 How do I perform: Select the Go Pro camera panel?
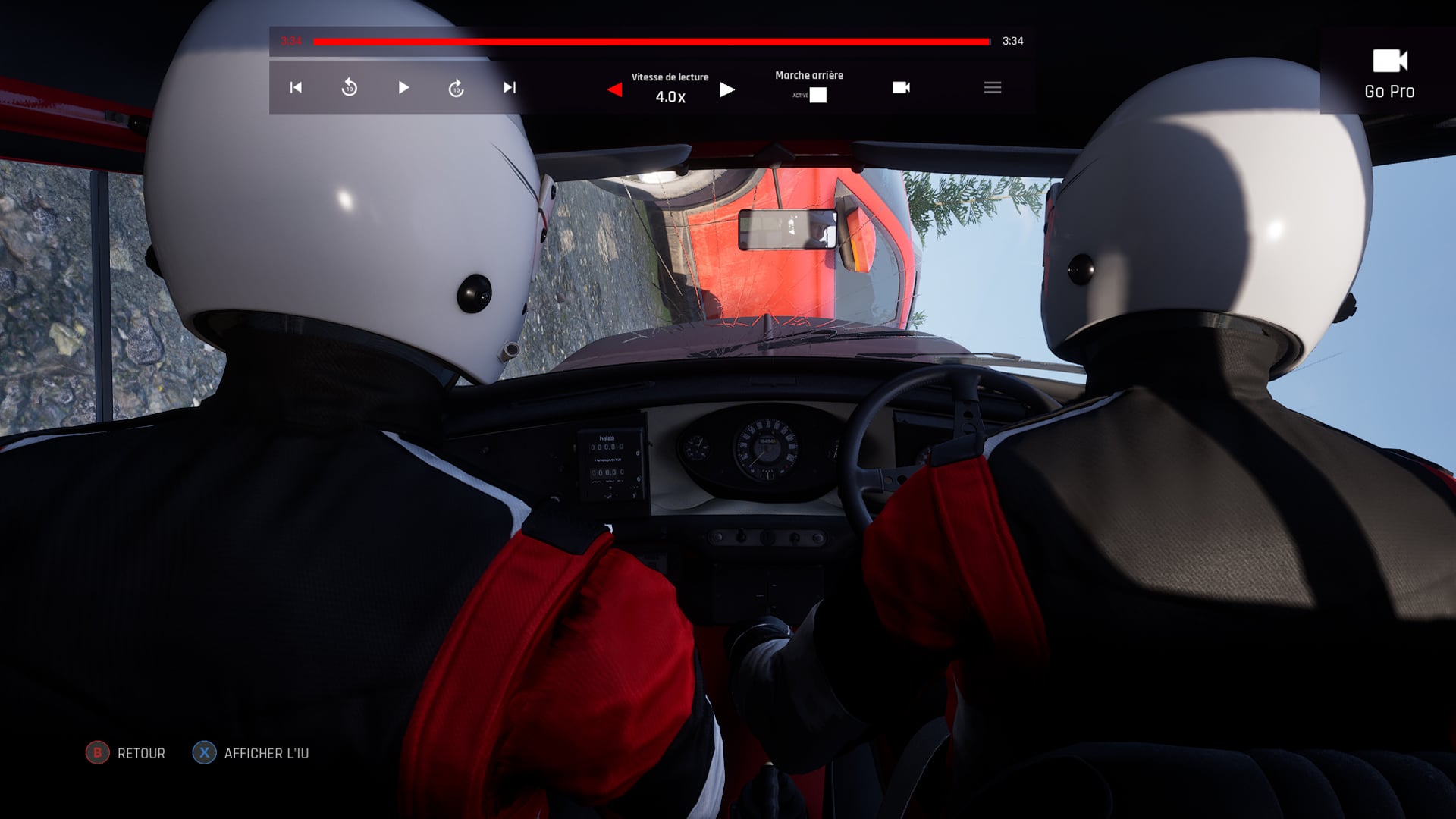[1389, 74]
